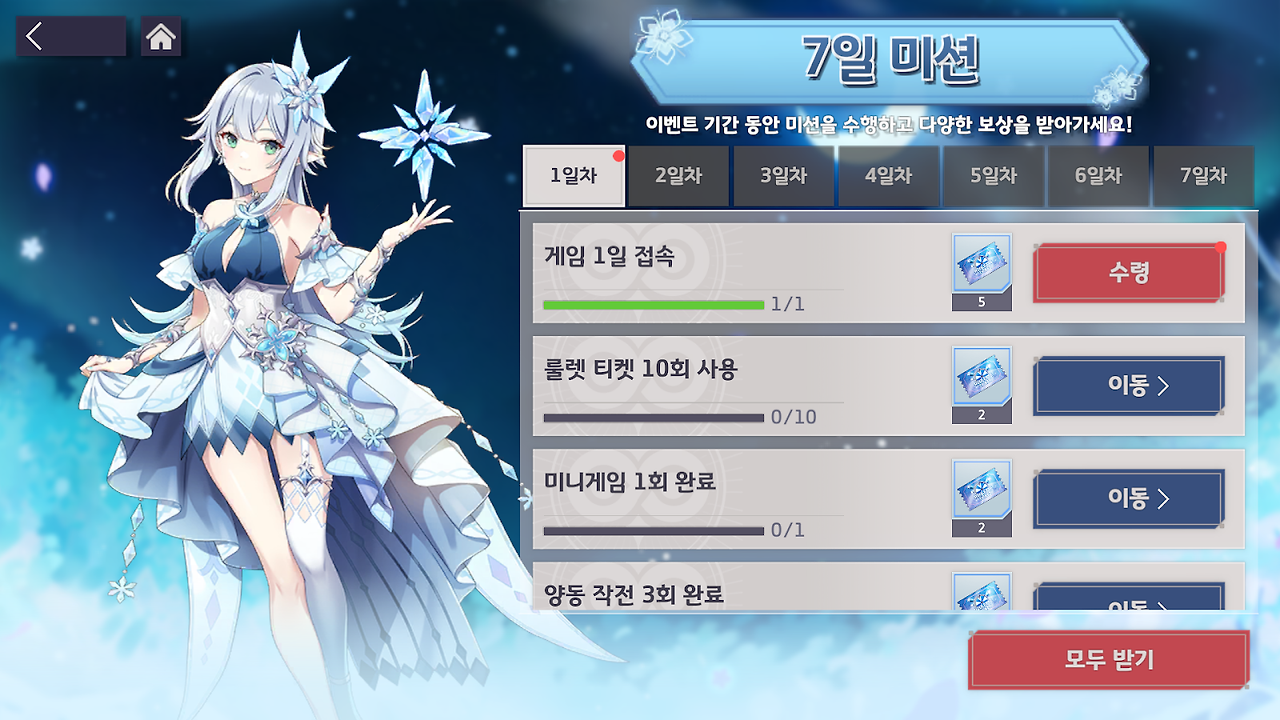This screenshot has height=720, width=1280.
Task: Switch to the 2일차 tab
Action: tap(678, 176)
